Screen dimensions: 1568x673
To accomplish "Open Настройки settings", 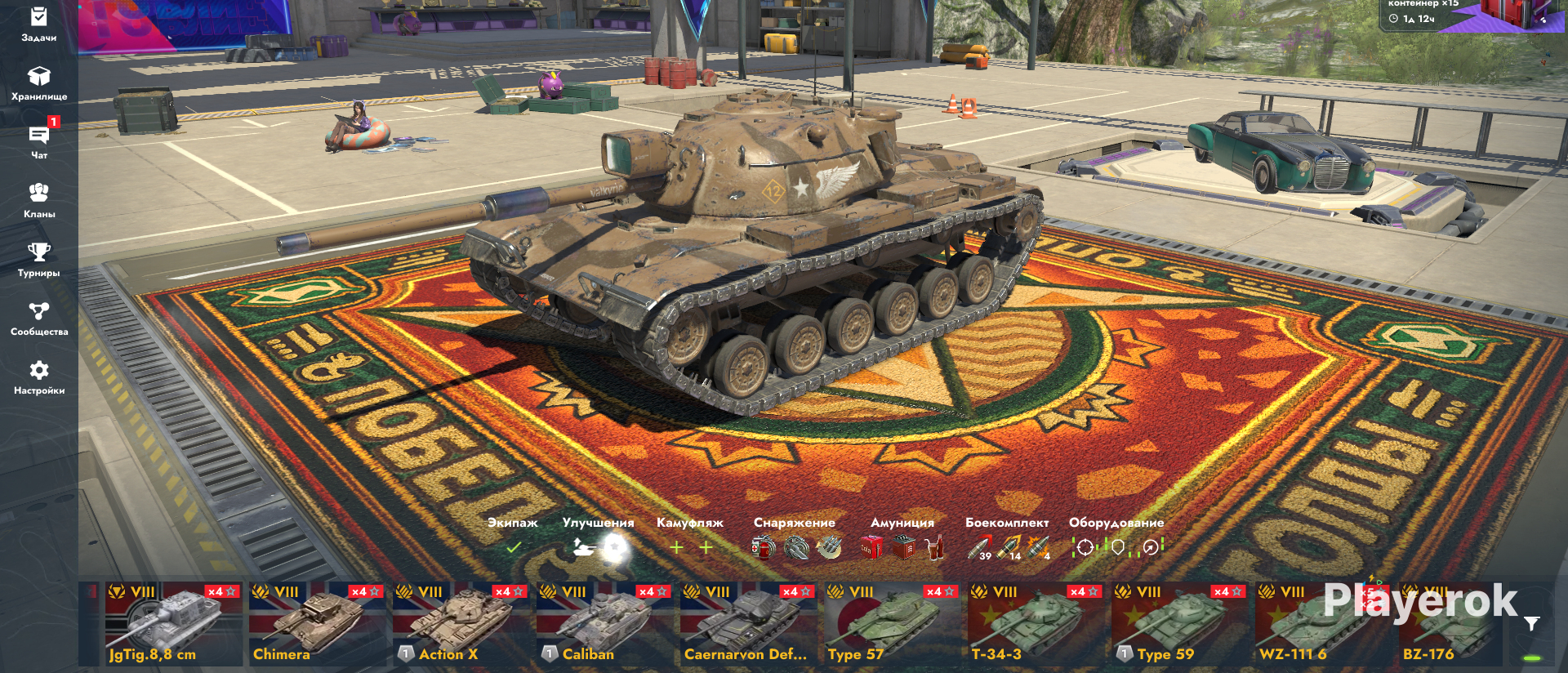I will pos(38,377).
